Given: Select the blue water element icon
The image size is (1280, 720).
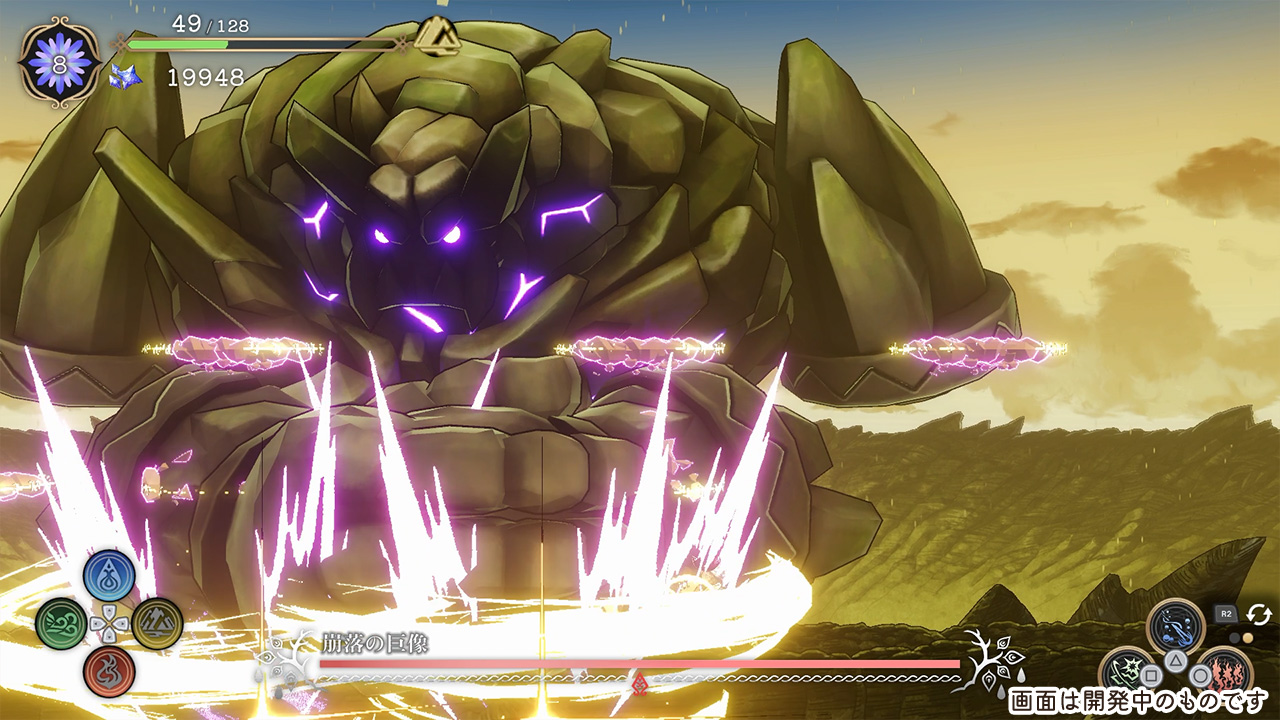Looking at the screenshot, I should (109, 576).
